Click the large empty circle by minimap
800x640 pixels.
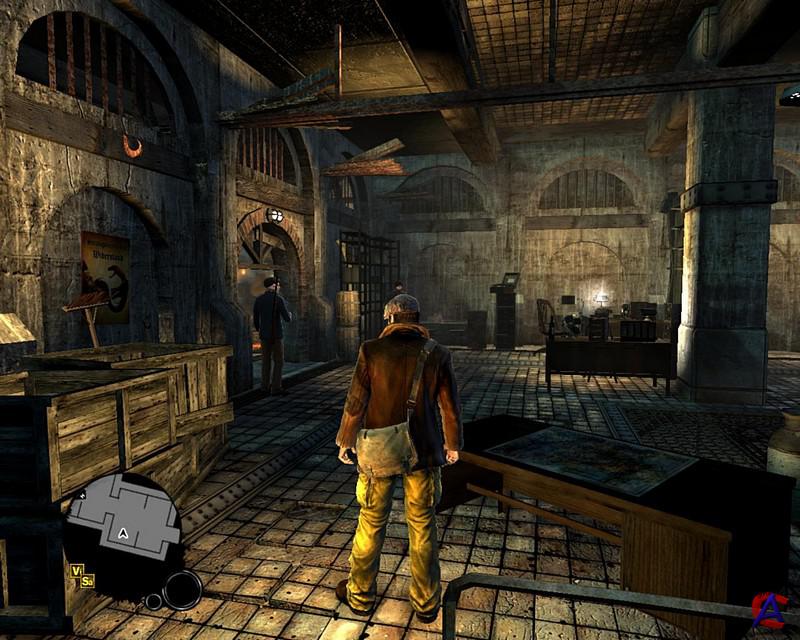click(182, 589)
